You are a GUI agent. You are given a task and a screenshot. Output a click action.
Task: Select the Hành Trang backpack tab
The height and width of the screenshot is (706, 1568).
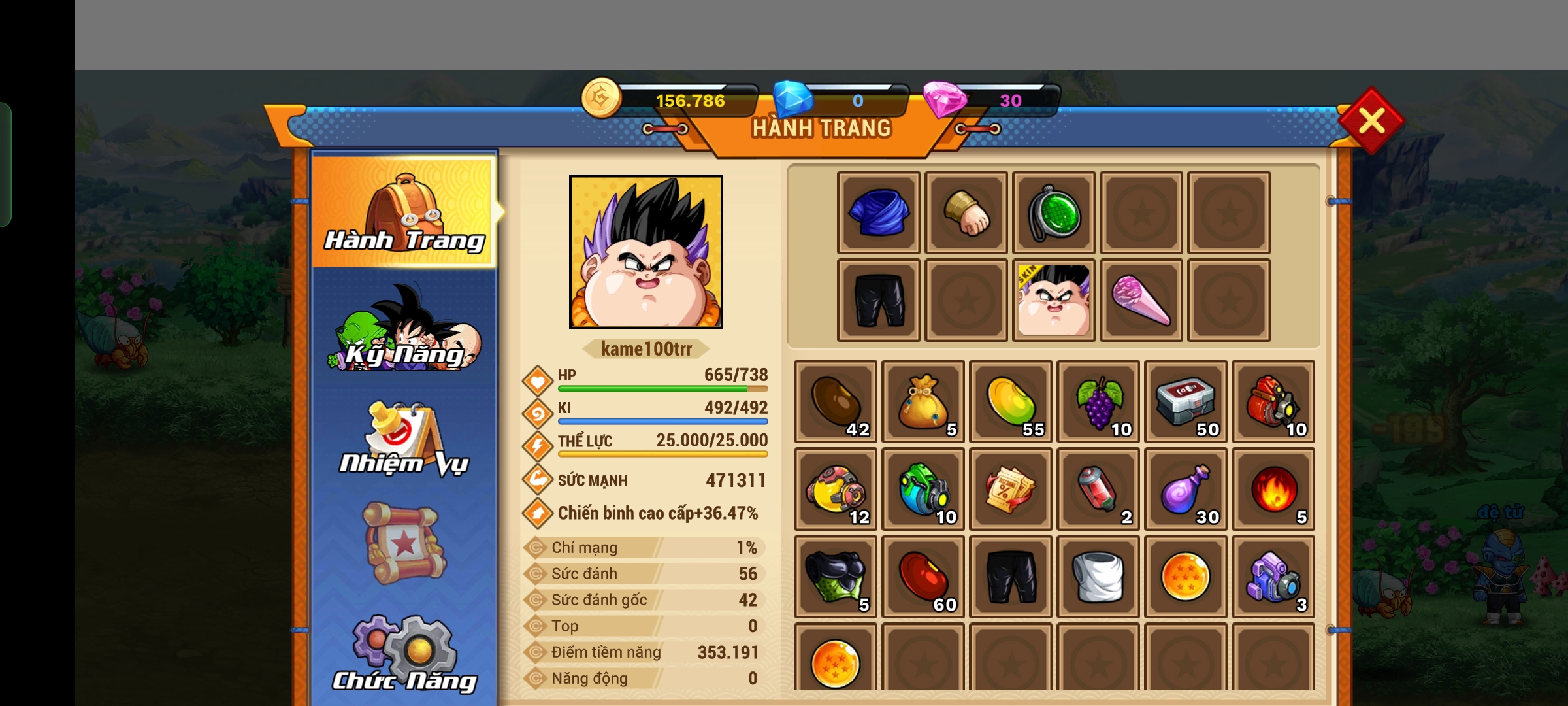[x=404, y=212]
